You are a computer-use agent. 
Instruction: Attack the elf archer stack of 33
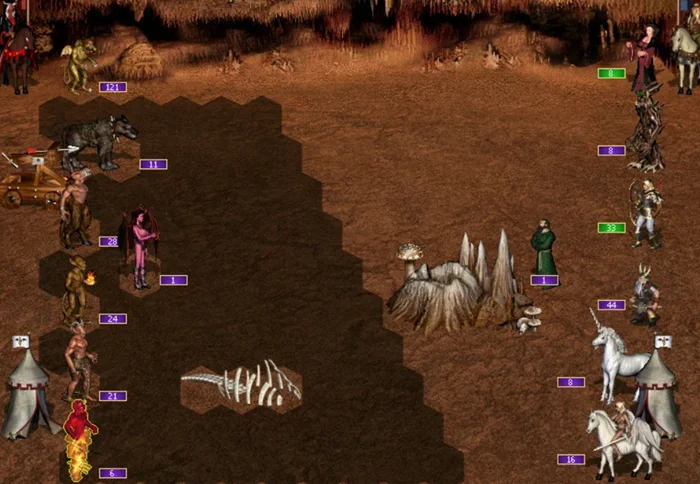(x=645, y=212)
